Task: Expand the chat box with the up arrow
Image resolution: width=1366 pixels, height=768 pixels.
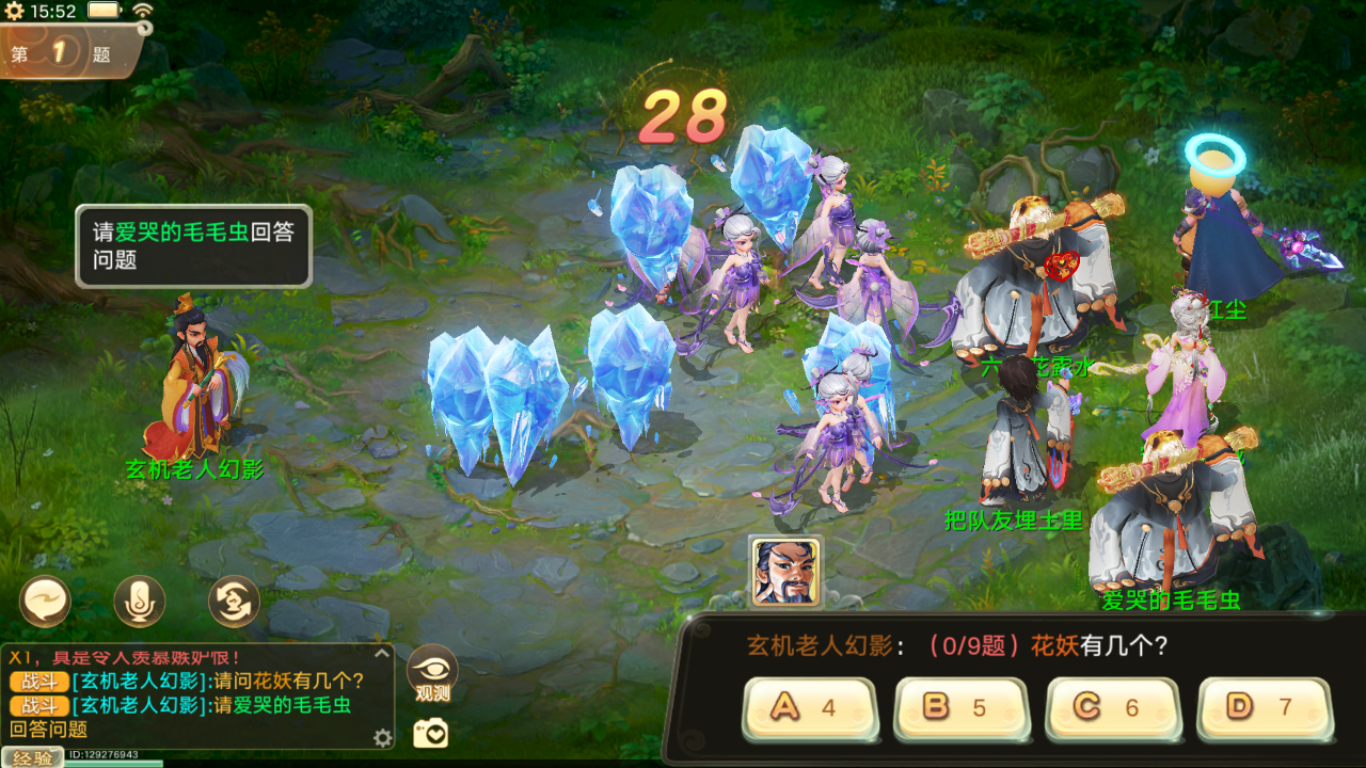Action: click(381, 654)
